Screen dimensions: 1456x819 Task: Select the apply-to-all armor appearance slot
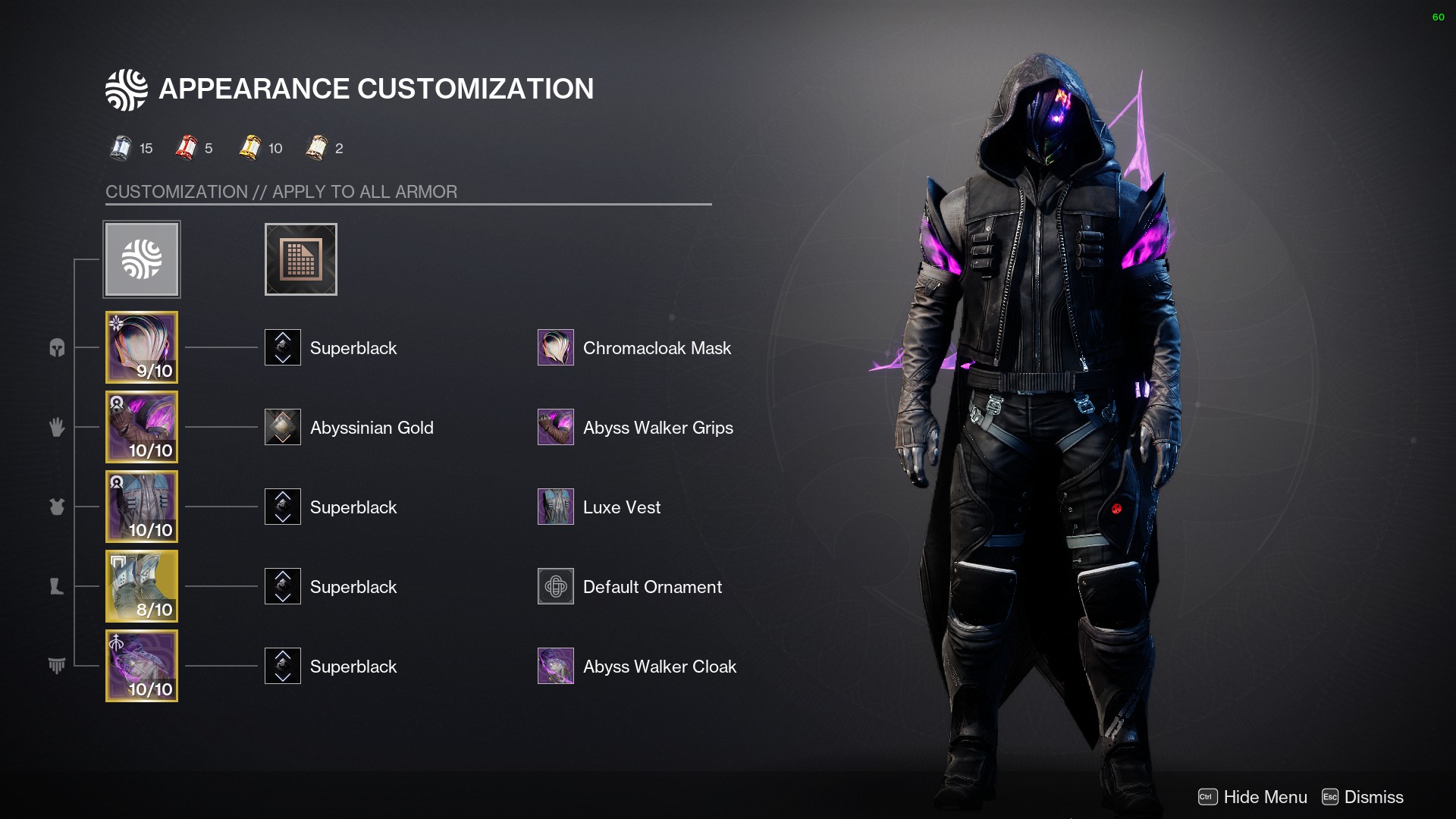(x=142, y=259)
